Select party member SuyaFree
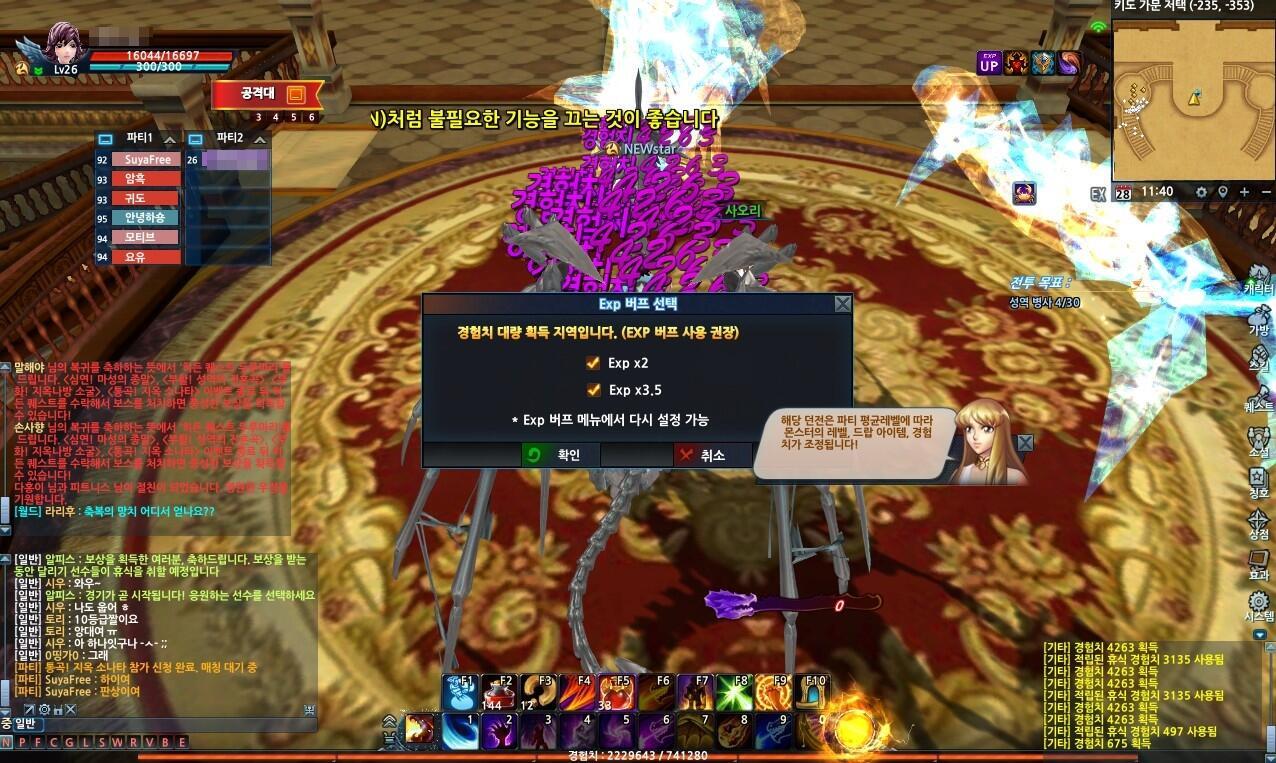 coord(146,160)
